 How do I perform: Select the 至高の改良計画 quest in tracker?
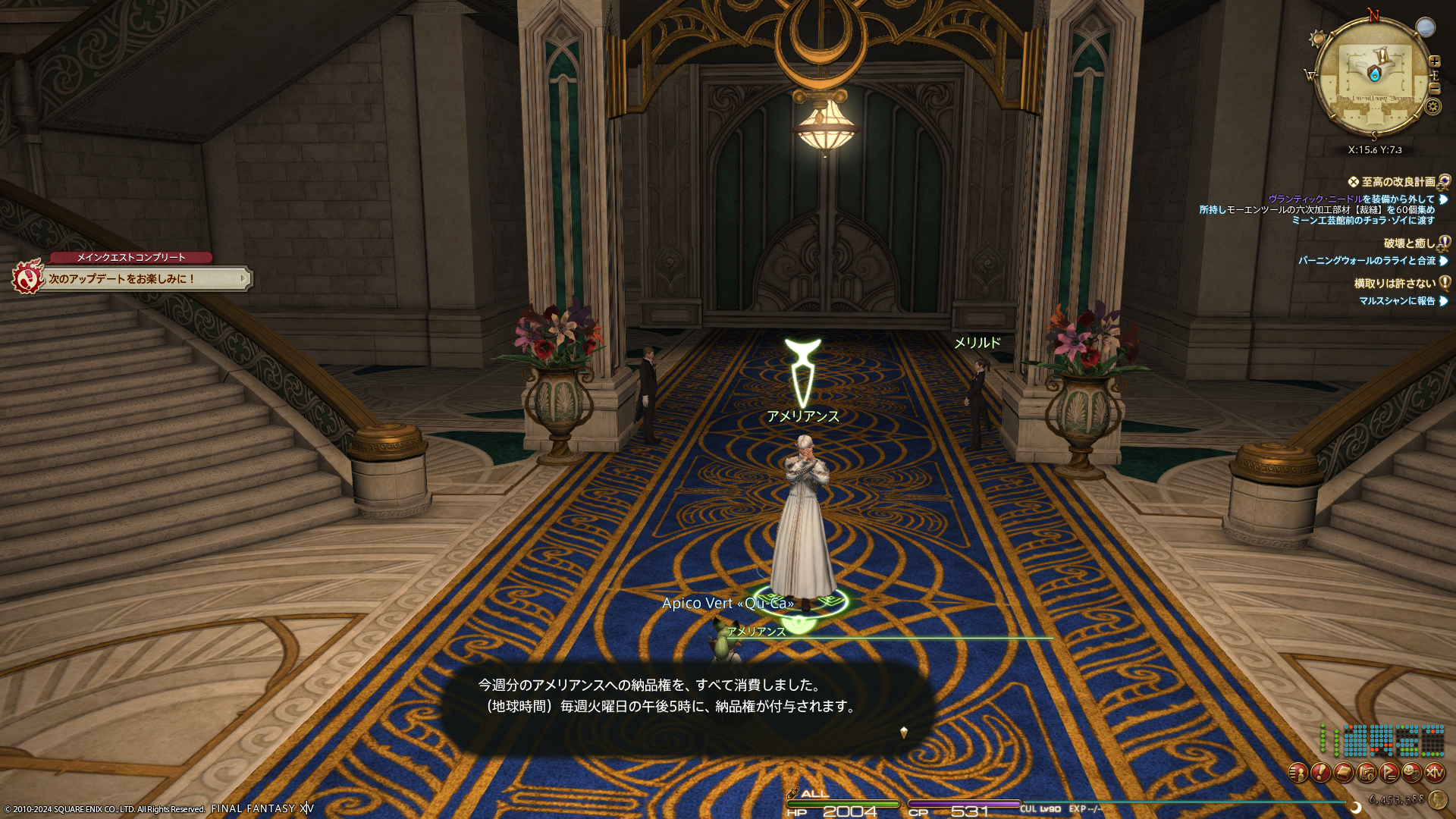(x=1398, y=182)
